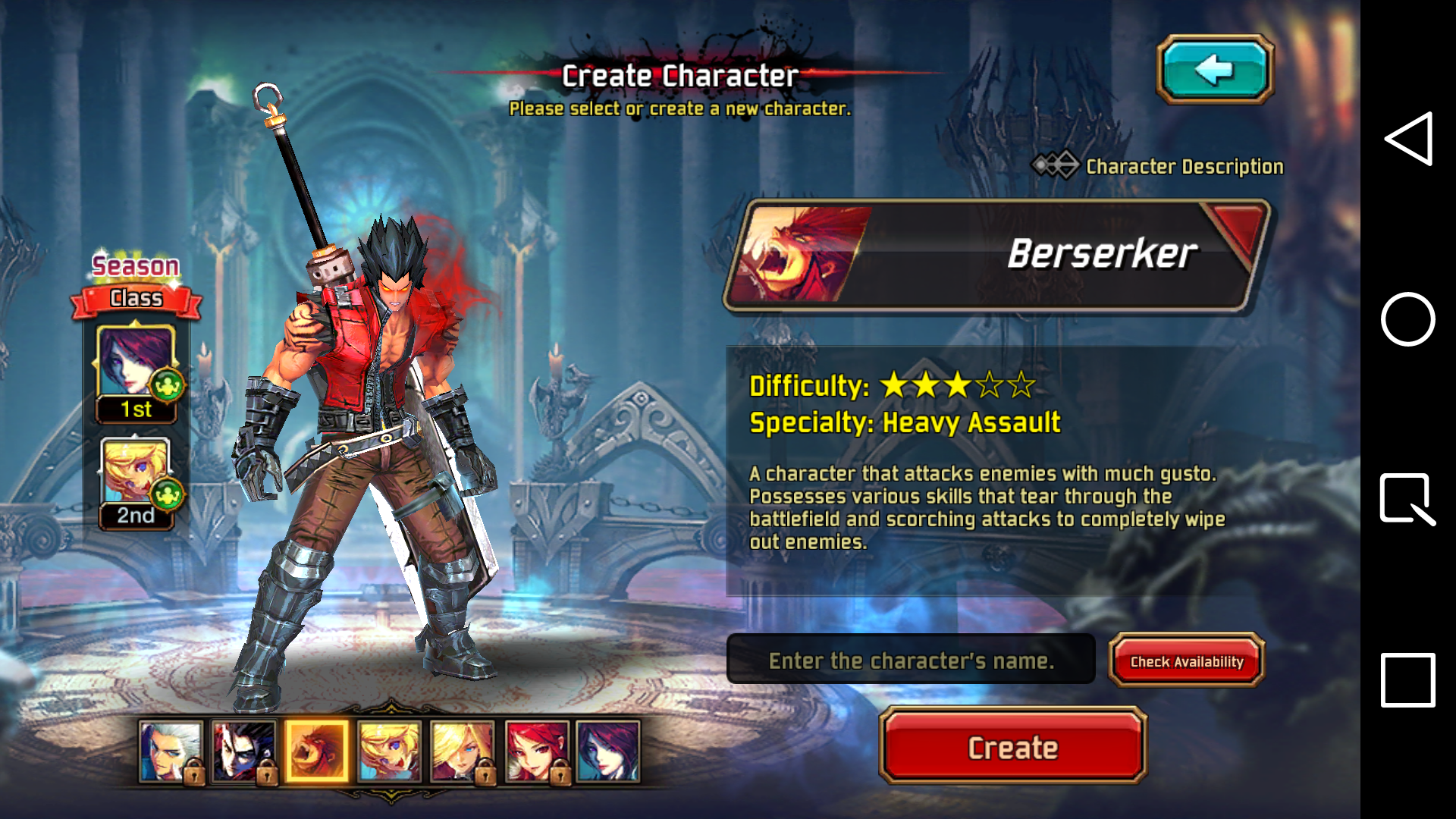Check Availability of the character name
Screen dimensions: 1456x819
click(1186, 661)
